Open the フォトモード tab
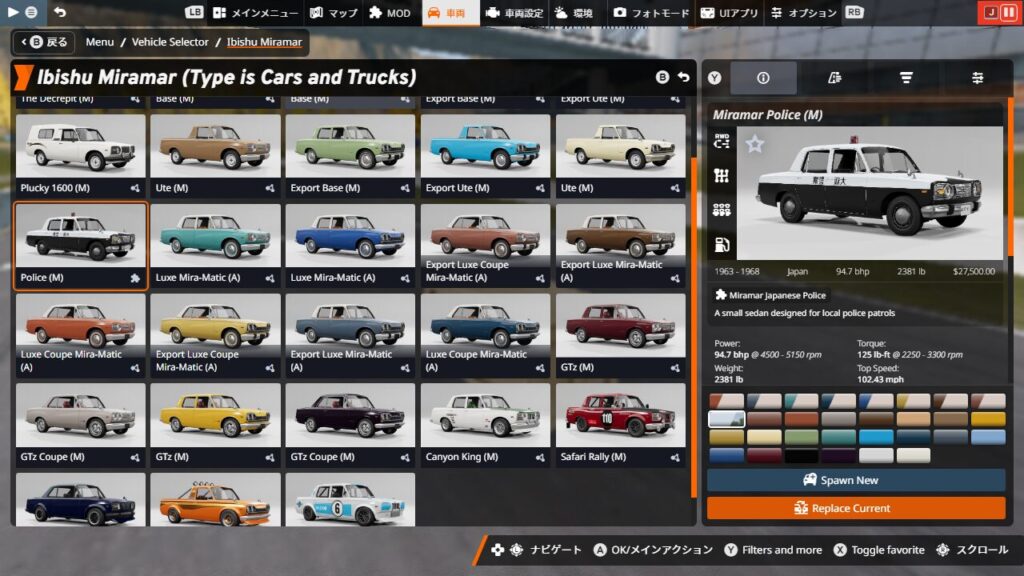The height and width of the screenshot is (576, 1024). pyautogui.click(x=652, y=13)
